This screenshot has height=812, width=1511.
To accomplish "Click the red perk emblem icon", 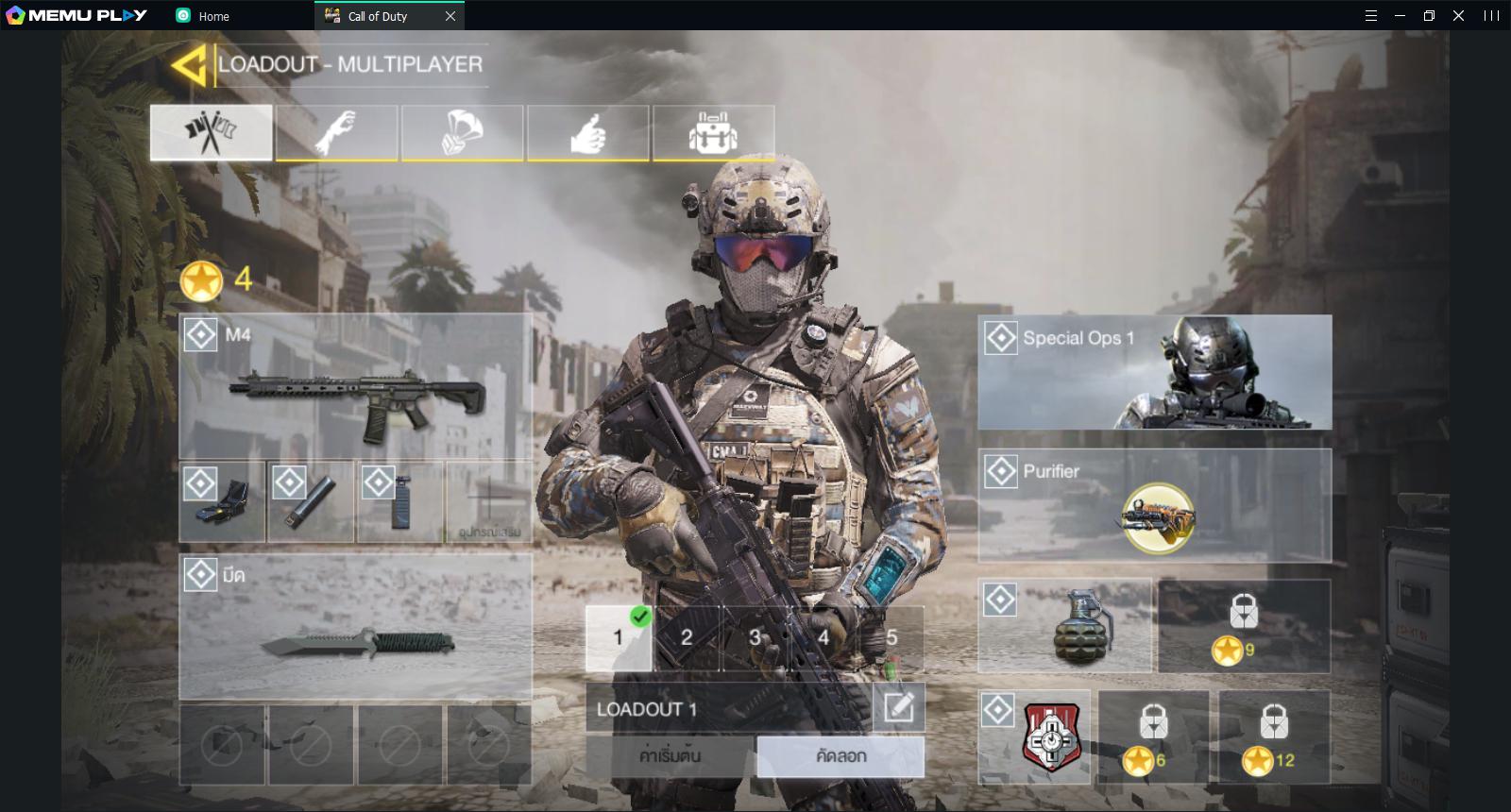I will tap(1051, 736).
